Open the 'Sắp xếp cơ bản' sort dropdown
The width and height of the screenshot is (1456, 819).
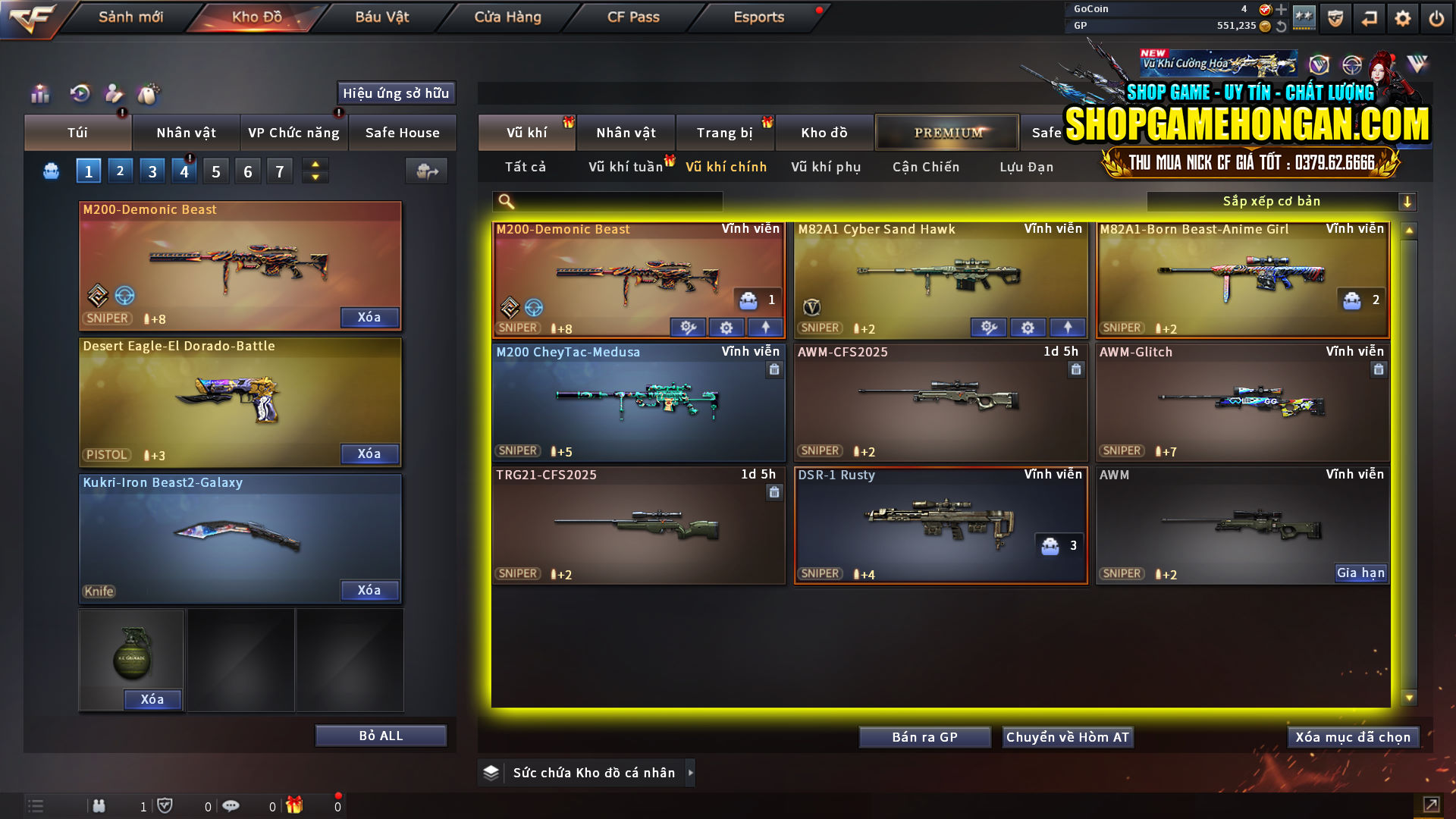point(1274,201)
